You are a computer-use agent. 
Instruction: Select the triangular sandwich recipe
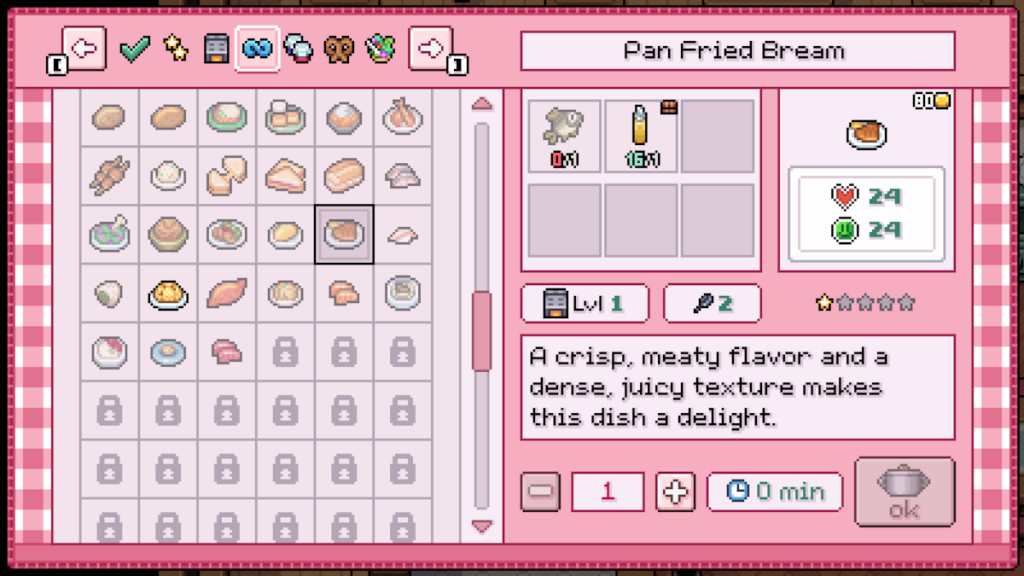pyautogui.click(x=285, y=177)
